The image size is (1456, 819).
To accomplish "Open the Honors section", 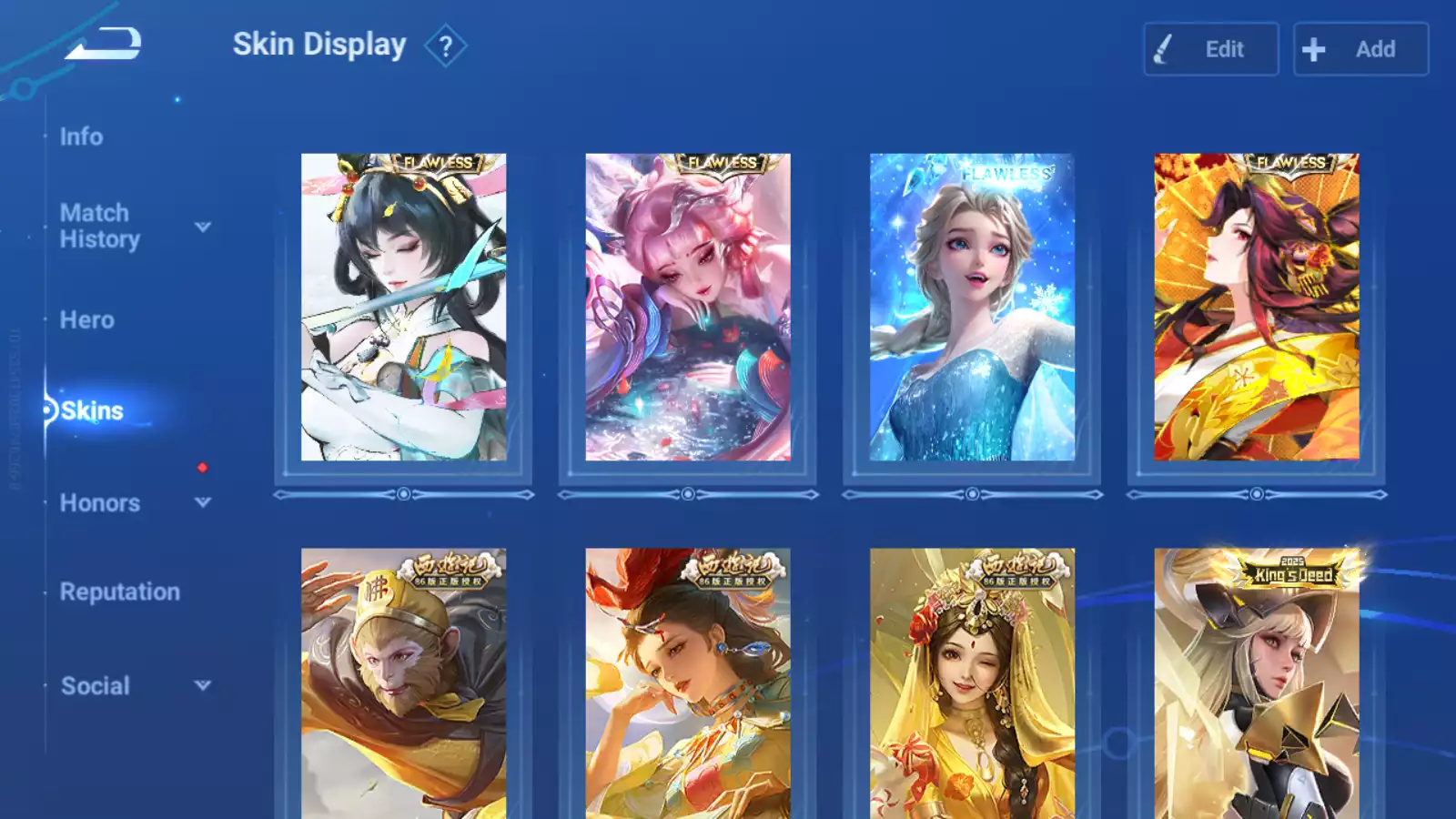I will pyautogui.click(x=99, y=503).
